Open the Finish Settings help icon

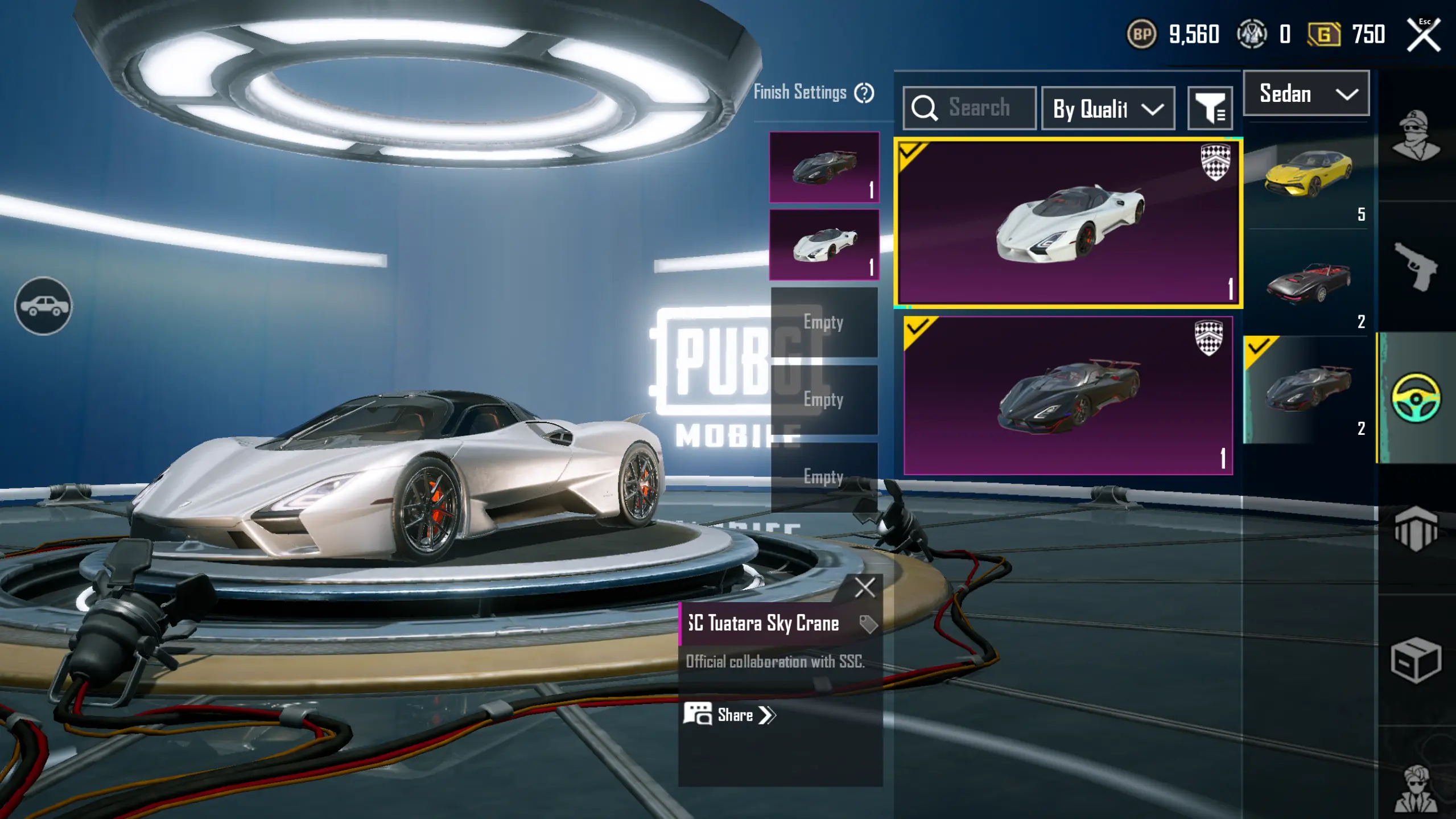click(864, 93)
